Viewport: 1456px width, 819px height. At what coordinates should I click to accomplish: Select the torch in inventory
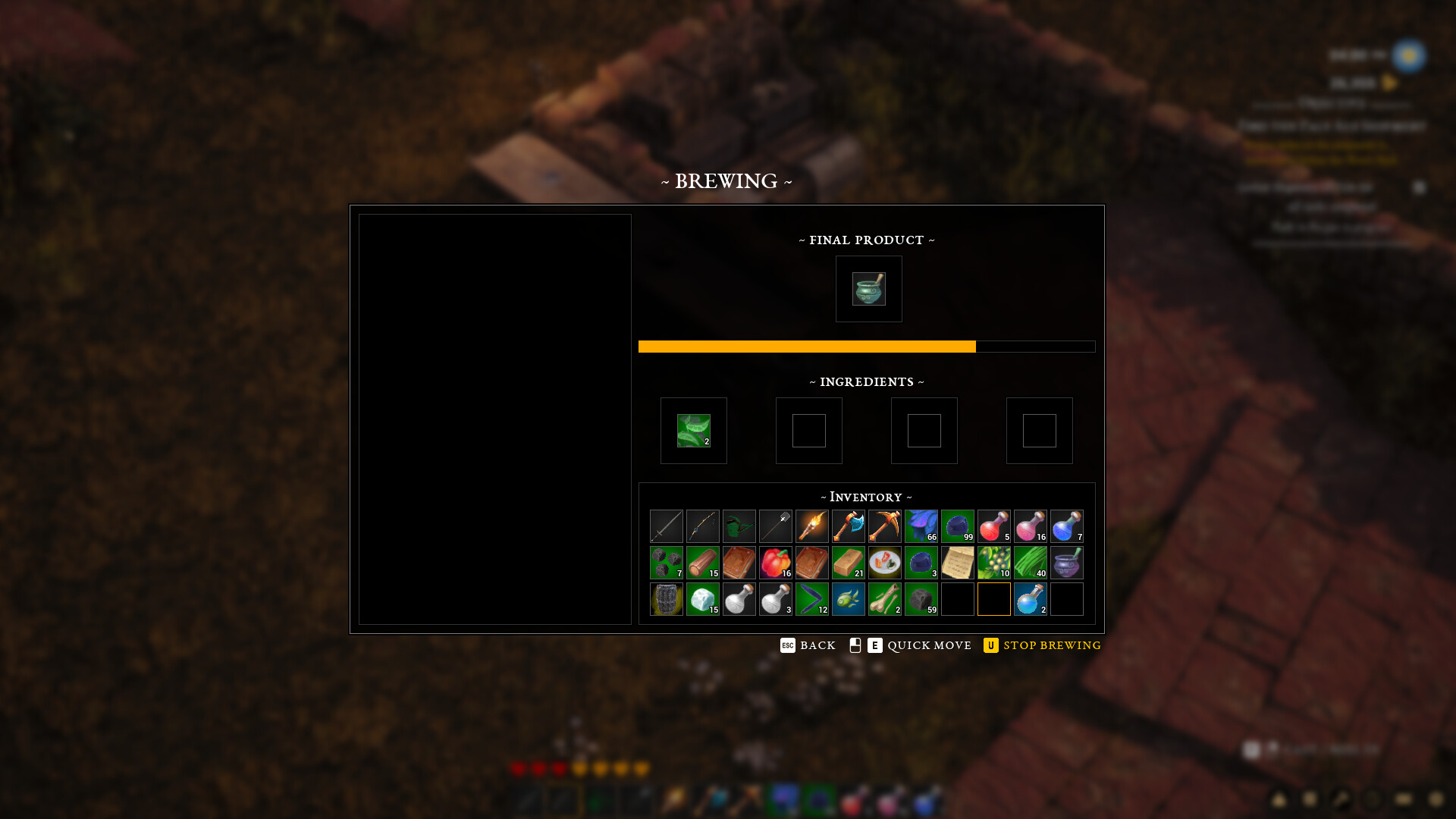click(x=812, y=526)
